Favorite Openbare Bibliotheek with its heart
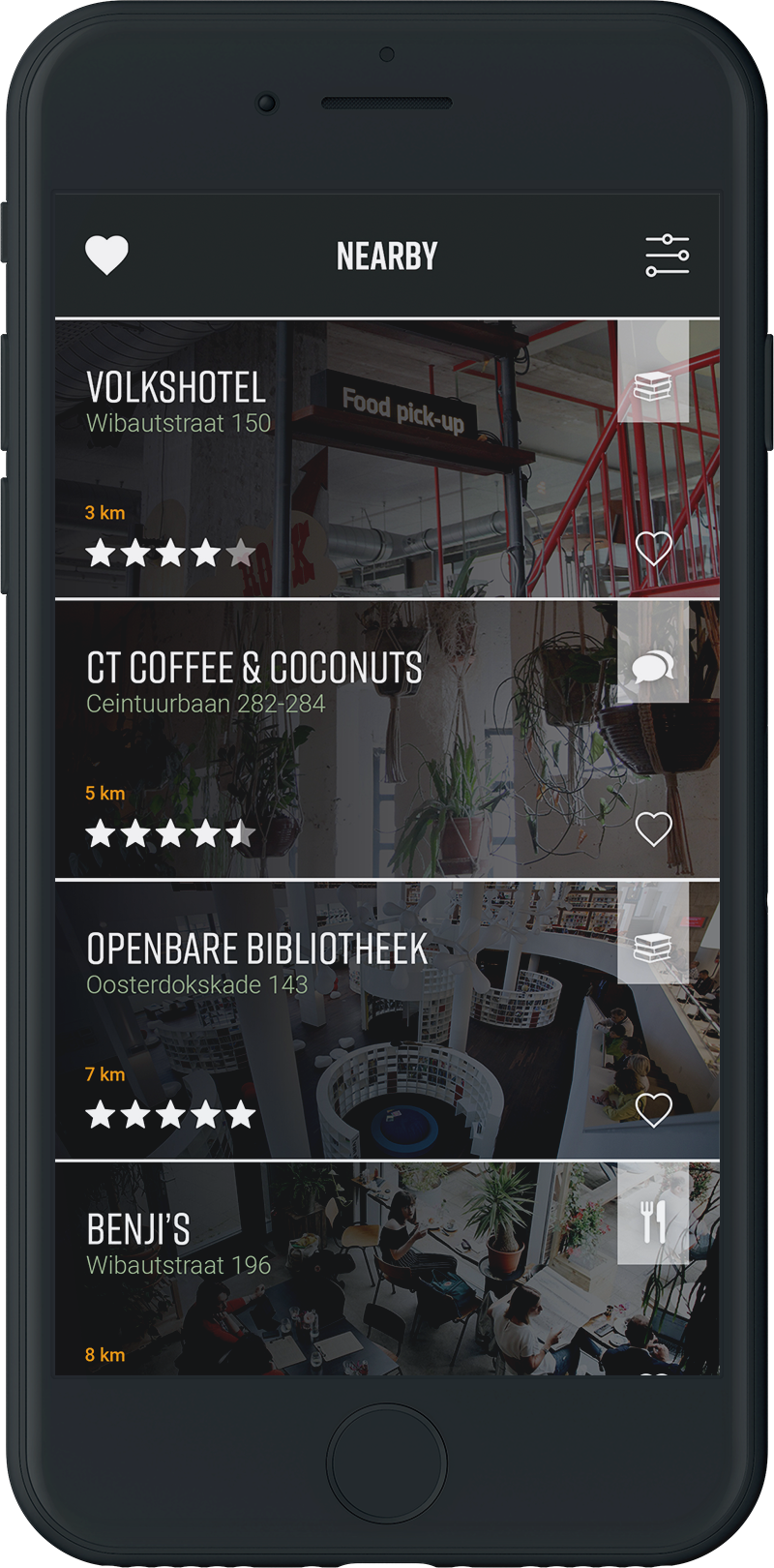This screenshot has width=774, height=1568. 653,1110
